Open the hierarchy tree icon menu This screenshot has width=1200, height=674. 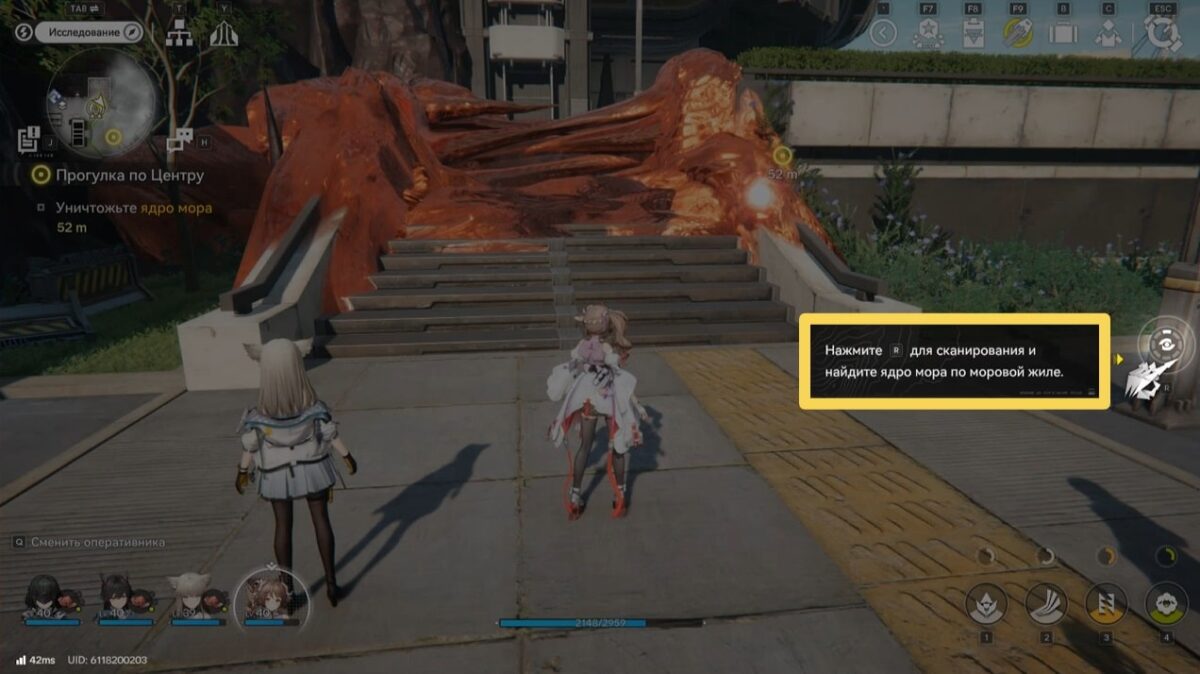[179, 34]
